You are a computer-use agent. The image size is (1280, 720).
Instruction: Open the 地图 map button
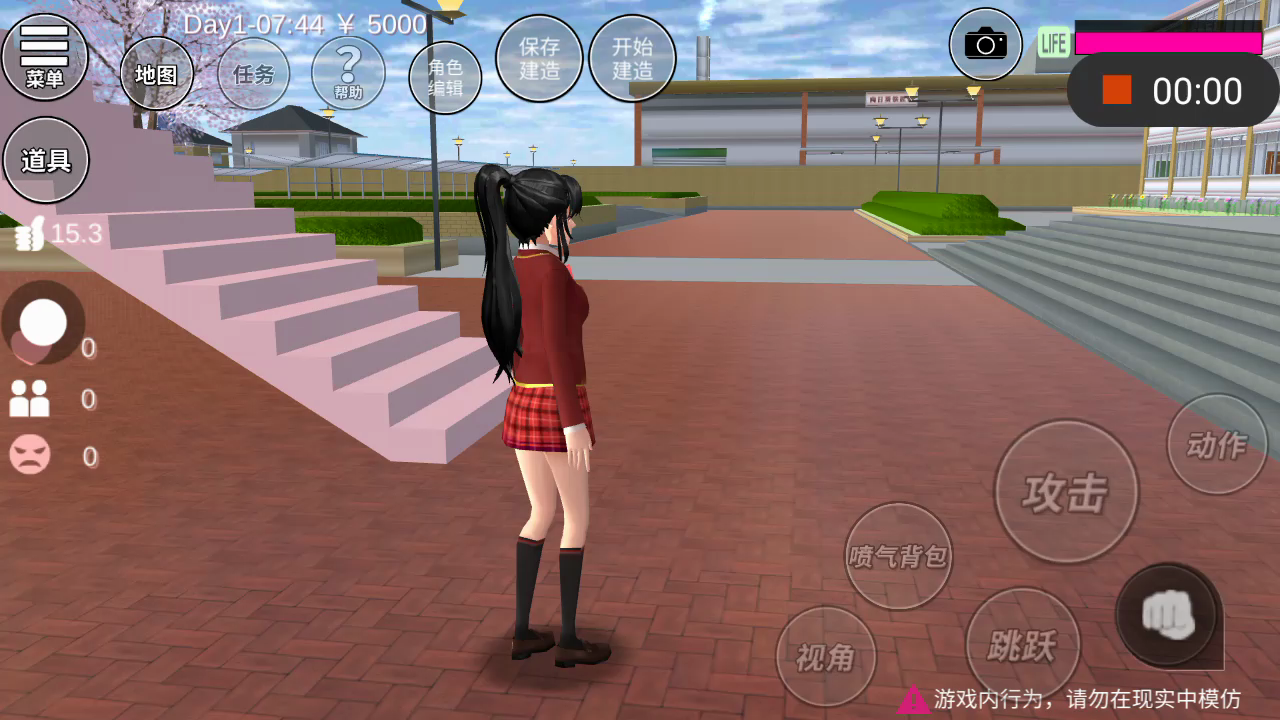click(x=156, y=74)
